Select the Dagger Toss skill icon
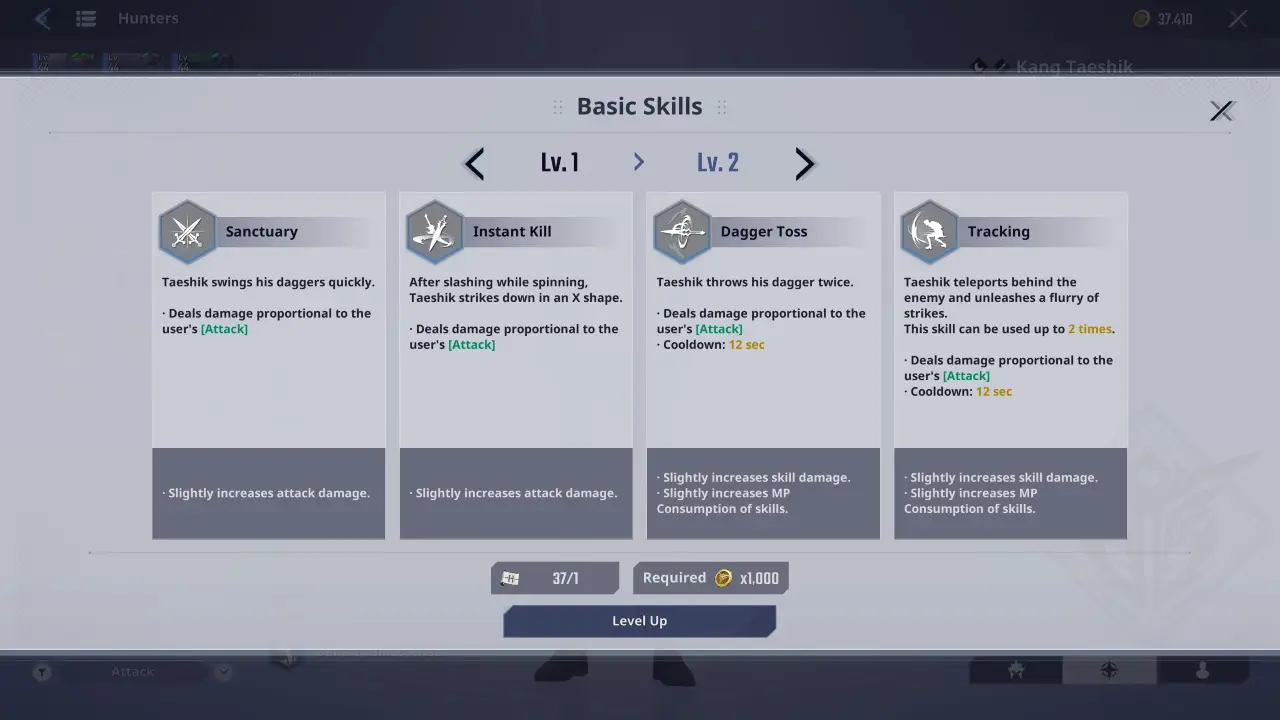The height and width of the screenshot is (720, 1280). 681,229
